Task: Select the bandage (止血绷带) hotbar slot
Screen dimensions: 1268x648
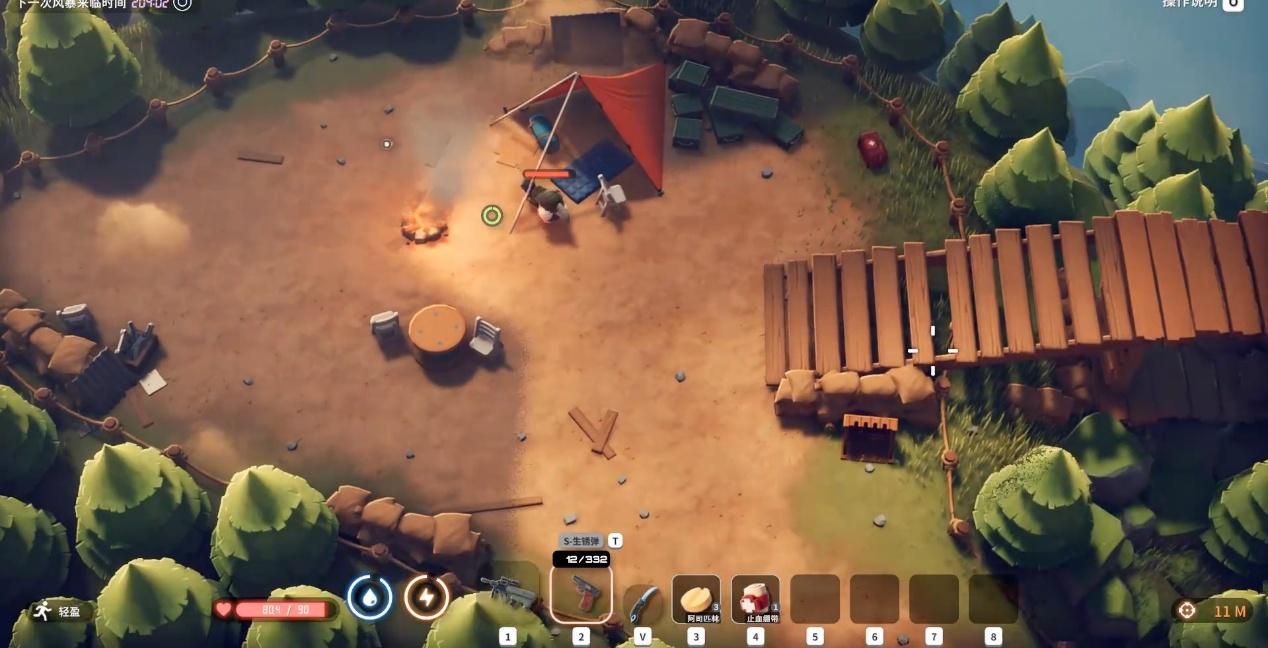Action: click(x=755, y=599)
